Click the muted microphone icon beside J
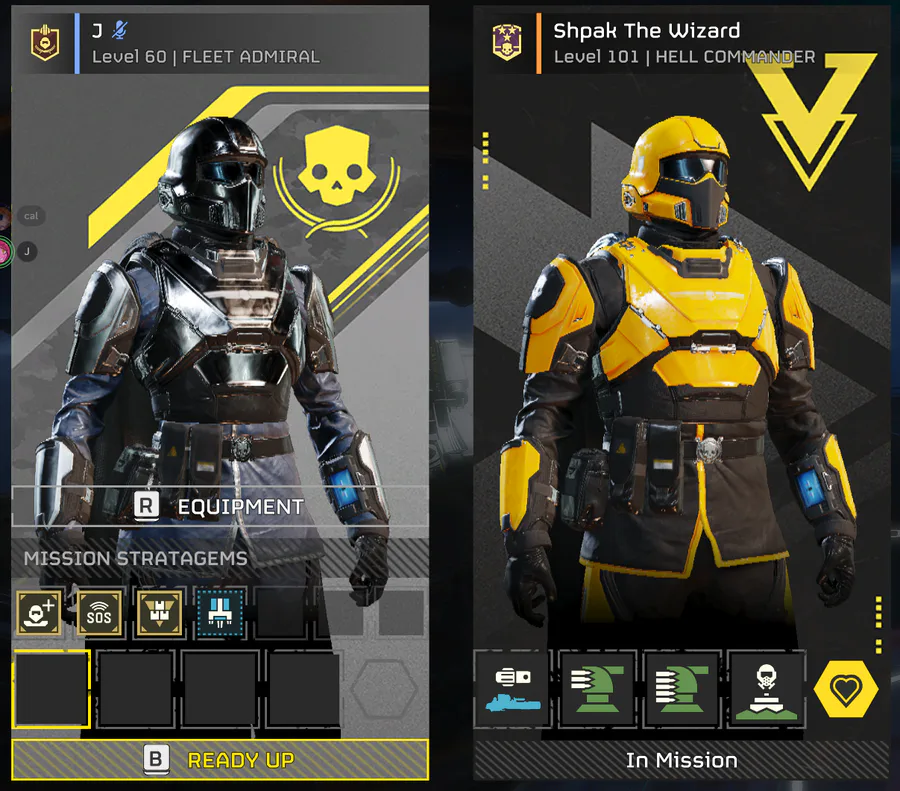The image size is (900, 791). coord(120,31)
